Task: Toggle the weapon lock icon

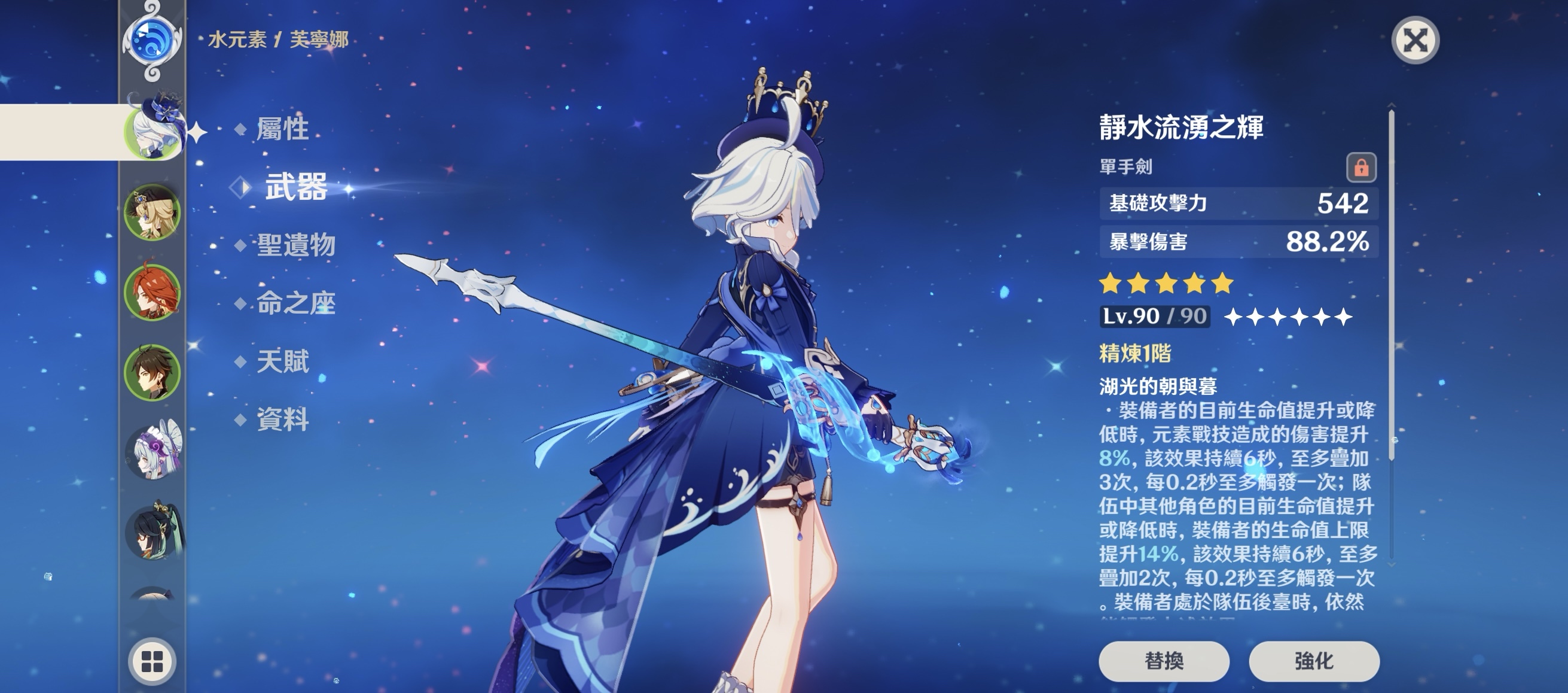Action: coord(1361,168)
